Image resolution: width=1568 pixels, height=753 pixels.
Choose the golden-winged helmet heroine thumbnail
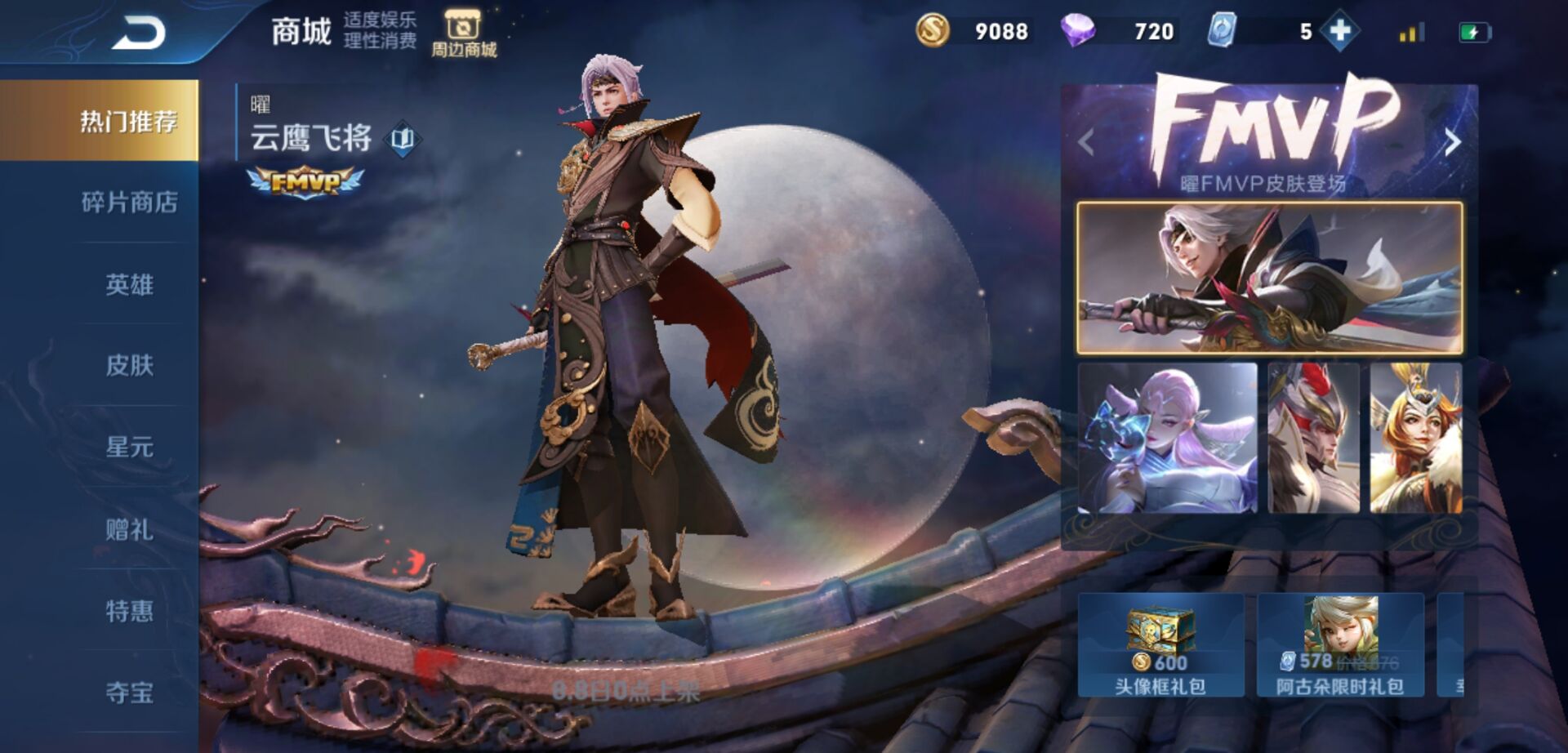[1415, 438]
